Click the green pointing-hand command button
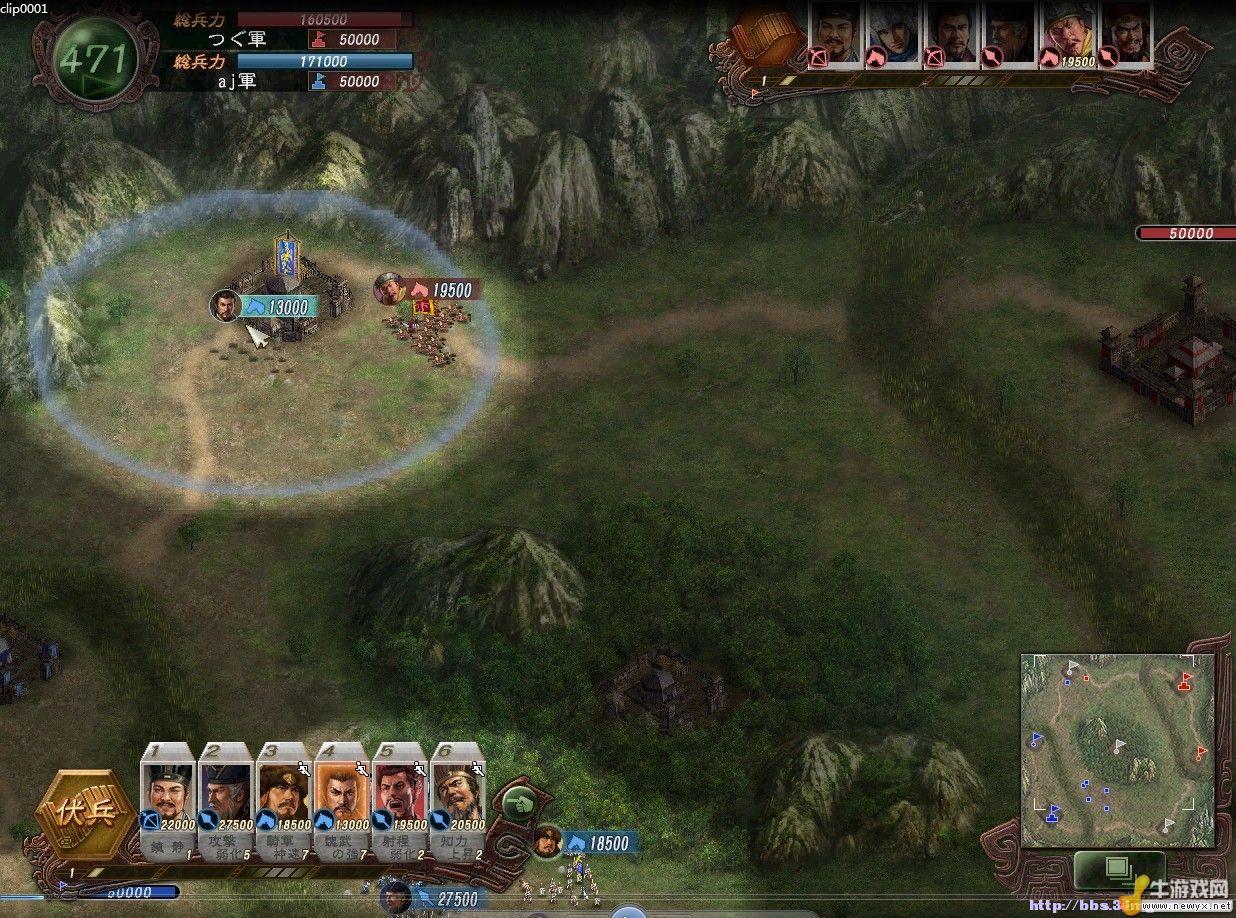The width and height of the screenshot is (1236, 918). (518, 802)
